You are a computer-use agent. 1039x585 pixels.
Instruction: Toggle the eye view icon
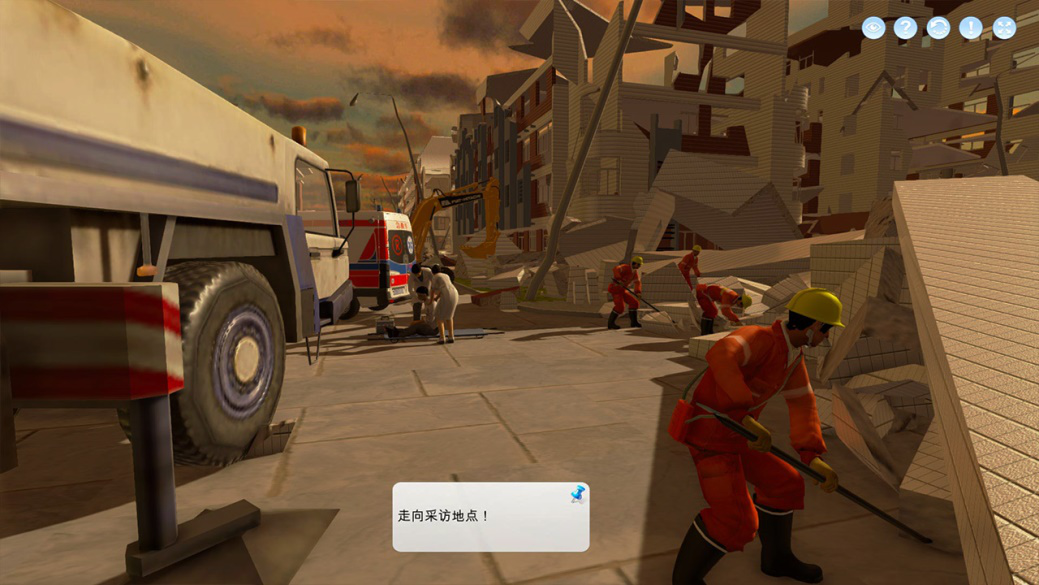point(874,28)
